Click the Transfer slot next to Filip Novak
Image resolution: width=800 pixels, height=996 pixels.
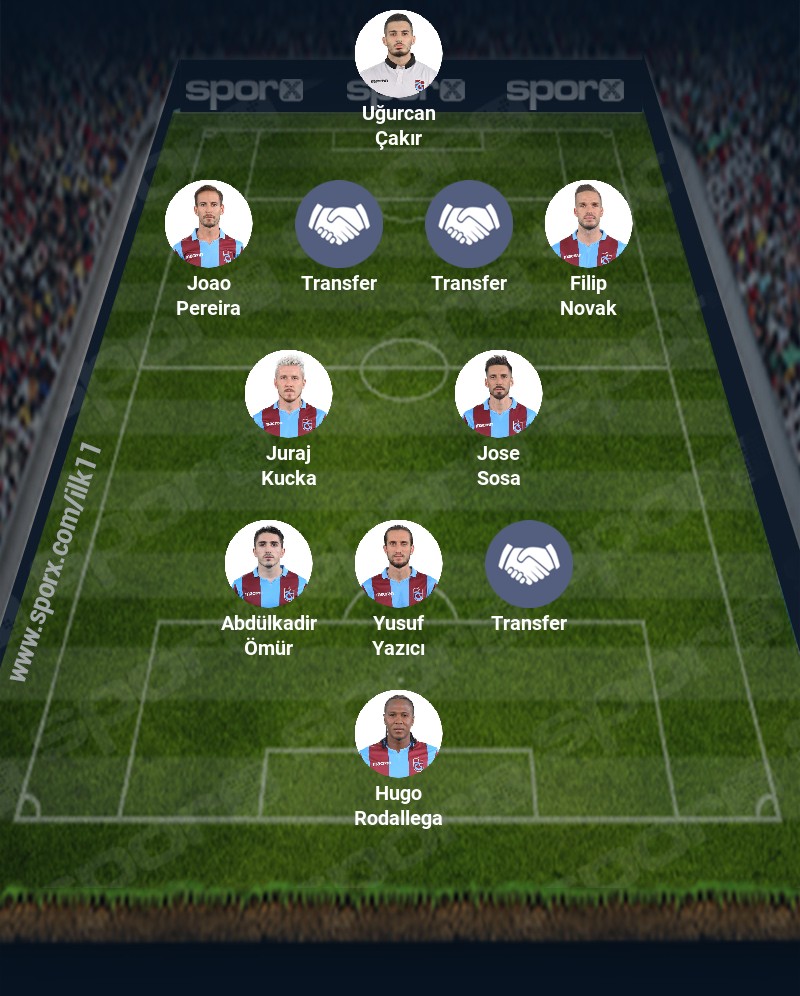[469, 224]
